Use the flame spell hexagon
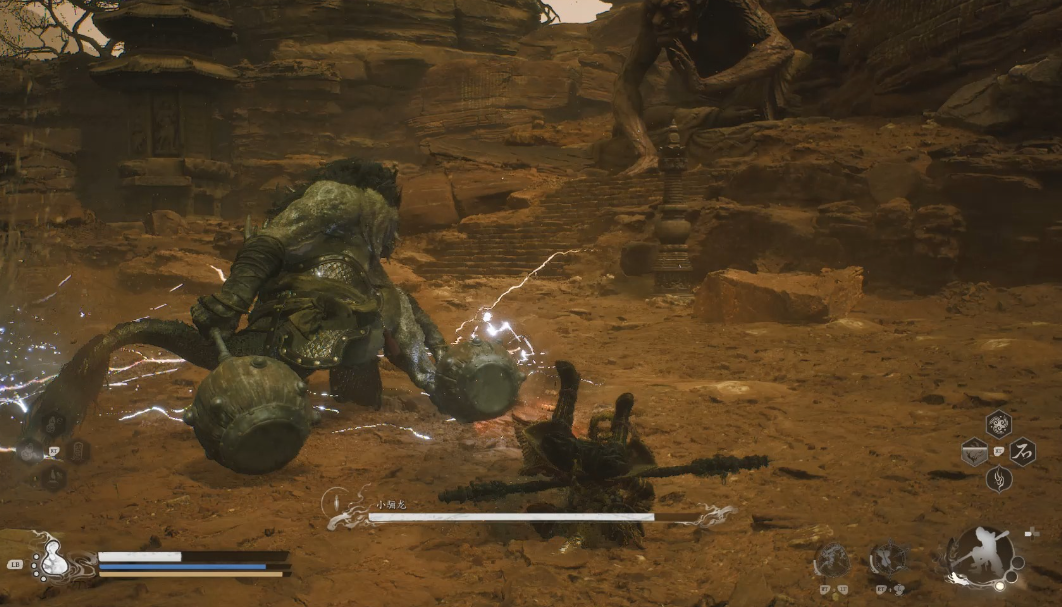Image resolution: width=1062 pixels, height=607 pixels. 998,479
